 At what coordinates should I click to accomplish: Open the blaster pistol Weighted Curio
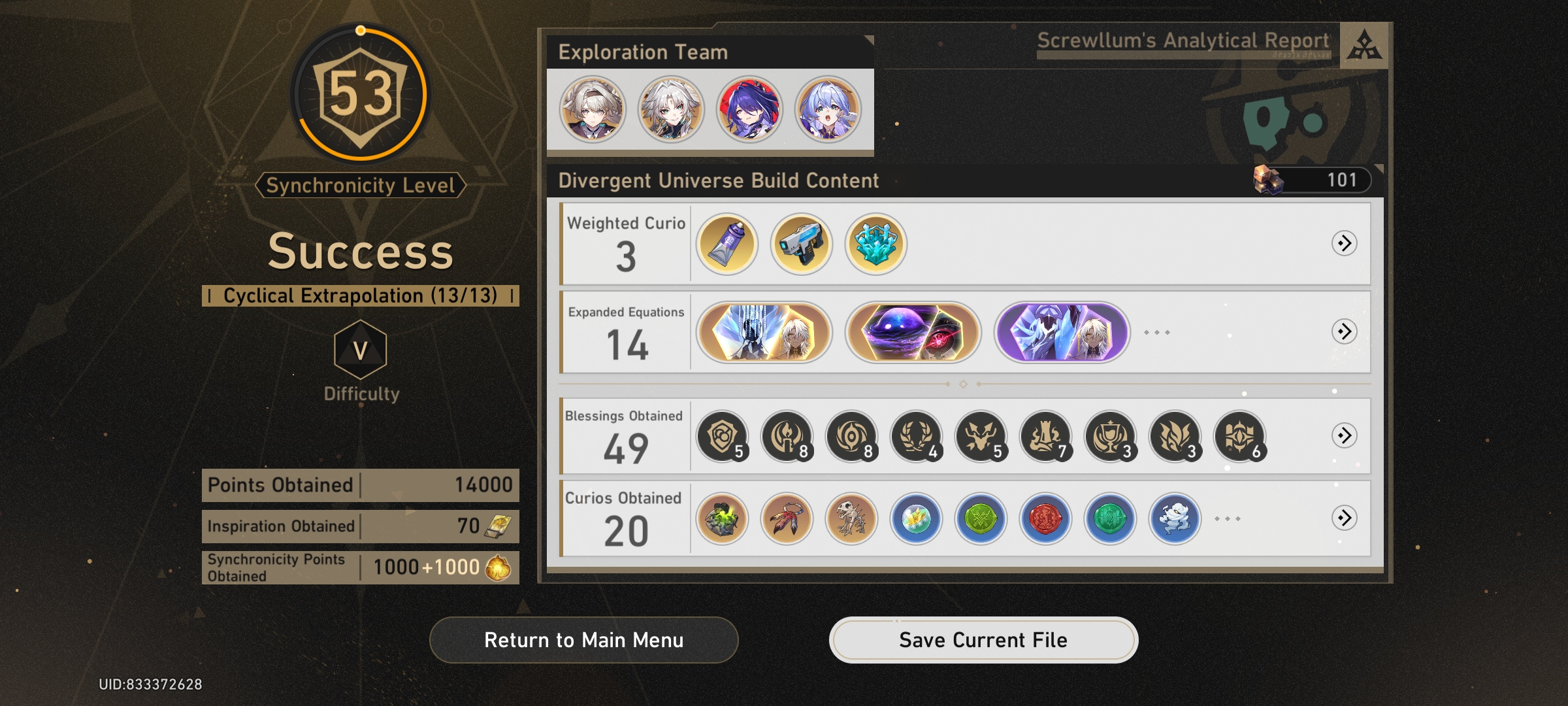(802, 244)
